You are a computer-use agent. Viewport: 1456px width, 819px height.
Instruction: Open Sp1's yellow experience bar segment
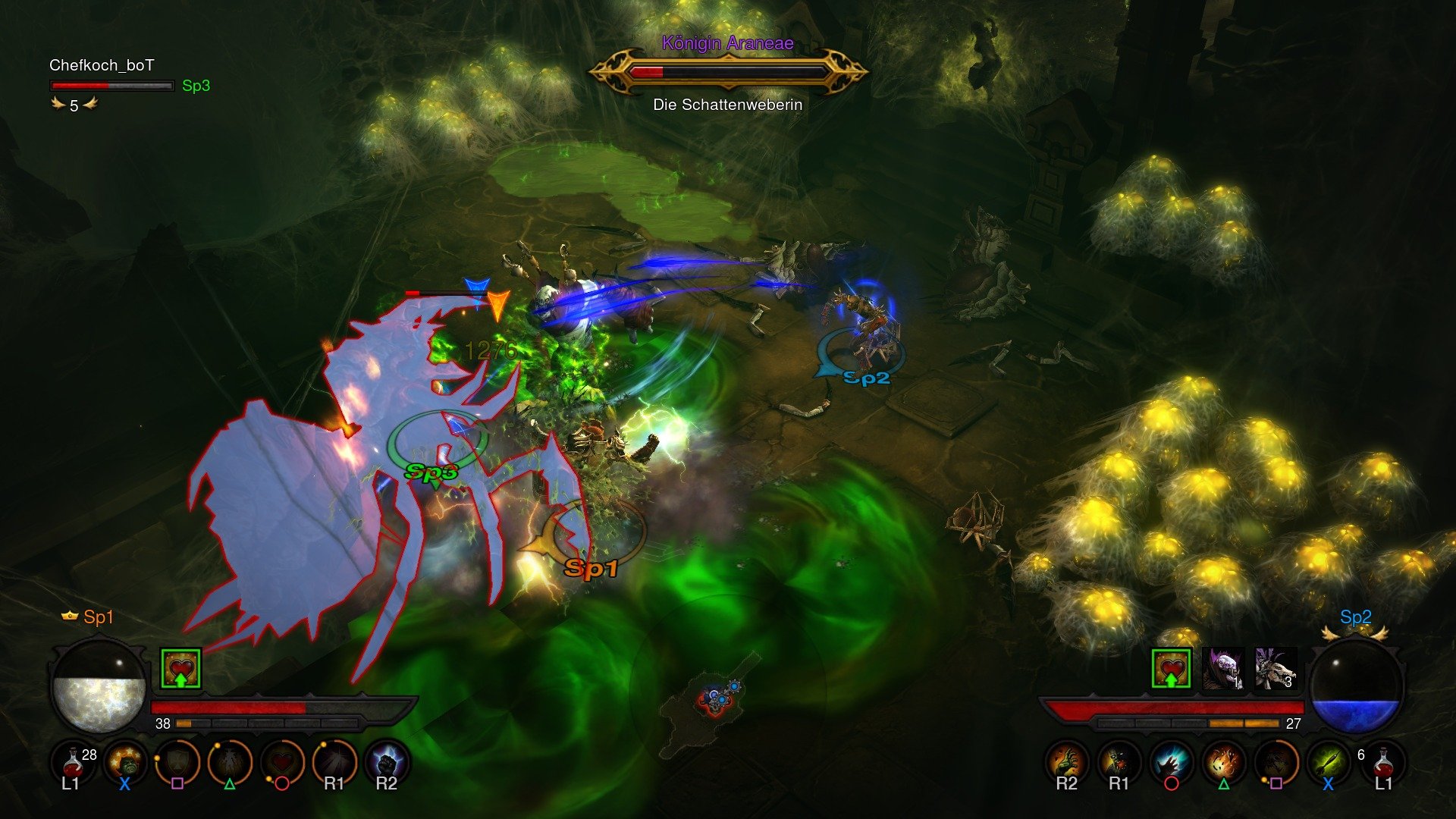point(182,724)
